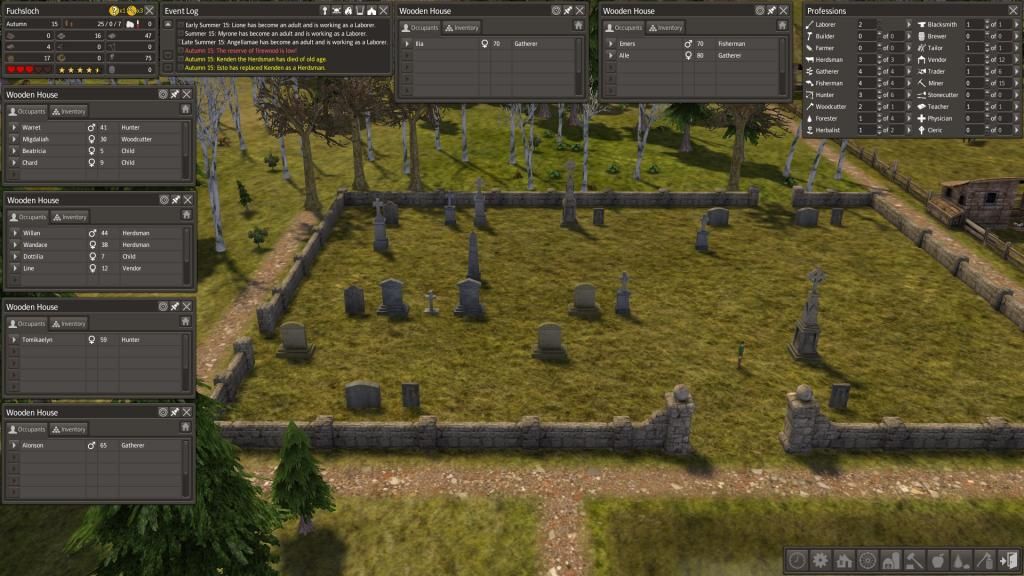The height and width of the screenshot is (576, 1024).
Task: Select the Occupants tab in Alonson's house
Action: (28, 429)
